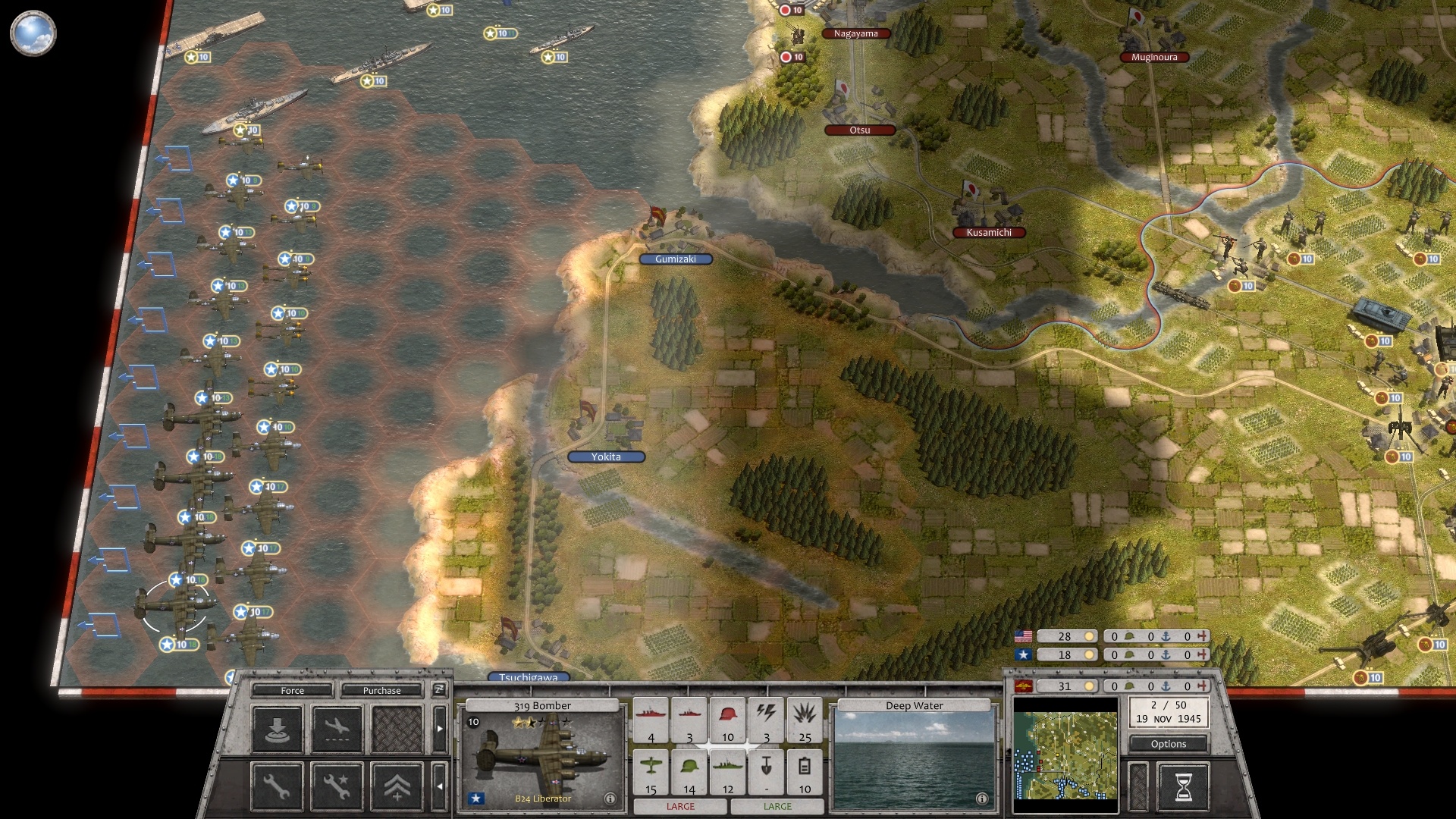The height and width of the screenshot is (819, 1456).
Task: Open the Purchase tab
Action: pyautogui.click(x=381, y=691)
